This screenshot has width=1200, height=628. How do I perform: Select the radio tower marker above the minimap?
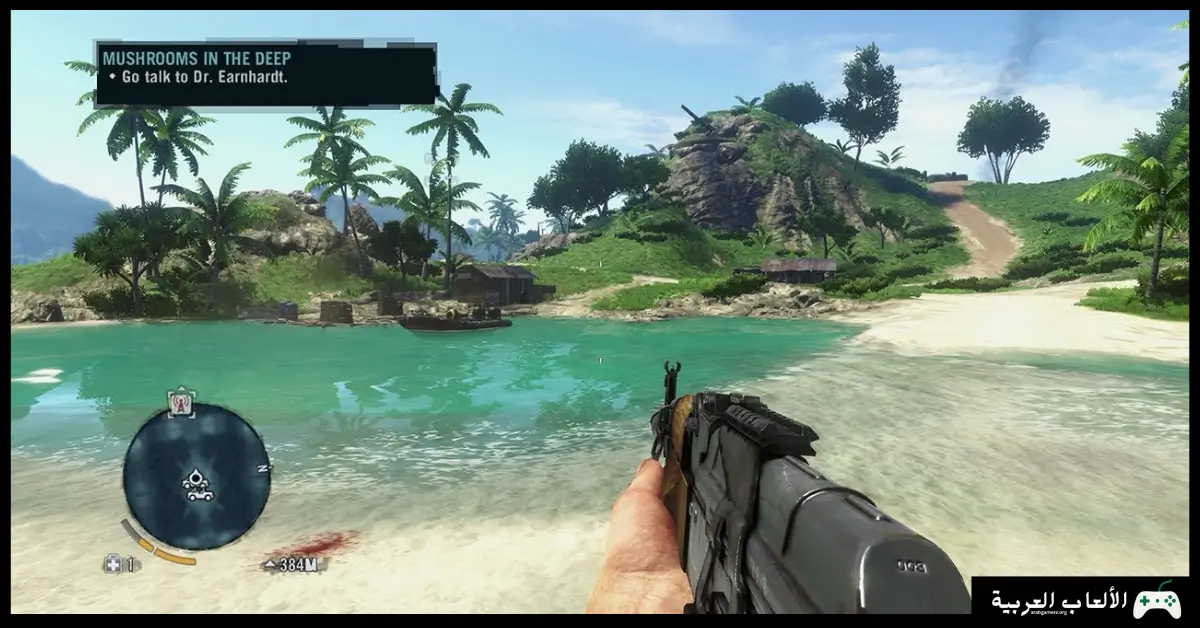181,401
